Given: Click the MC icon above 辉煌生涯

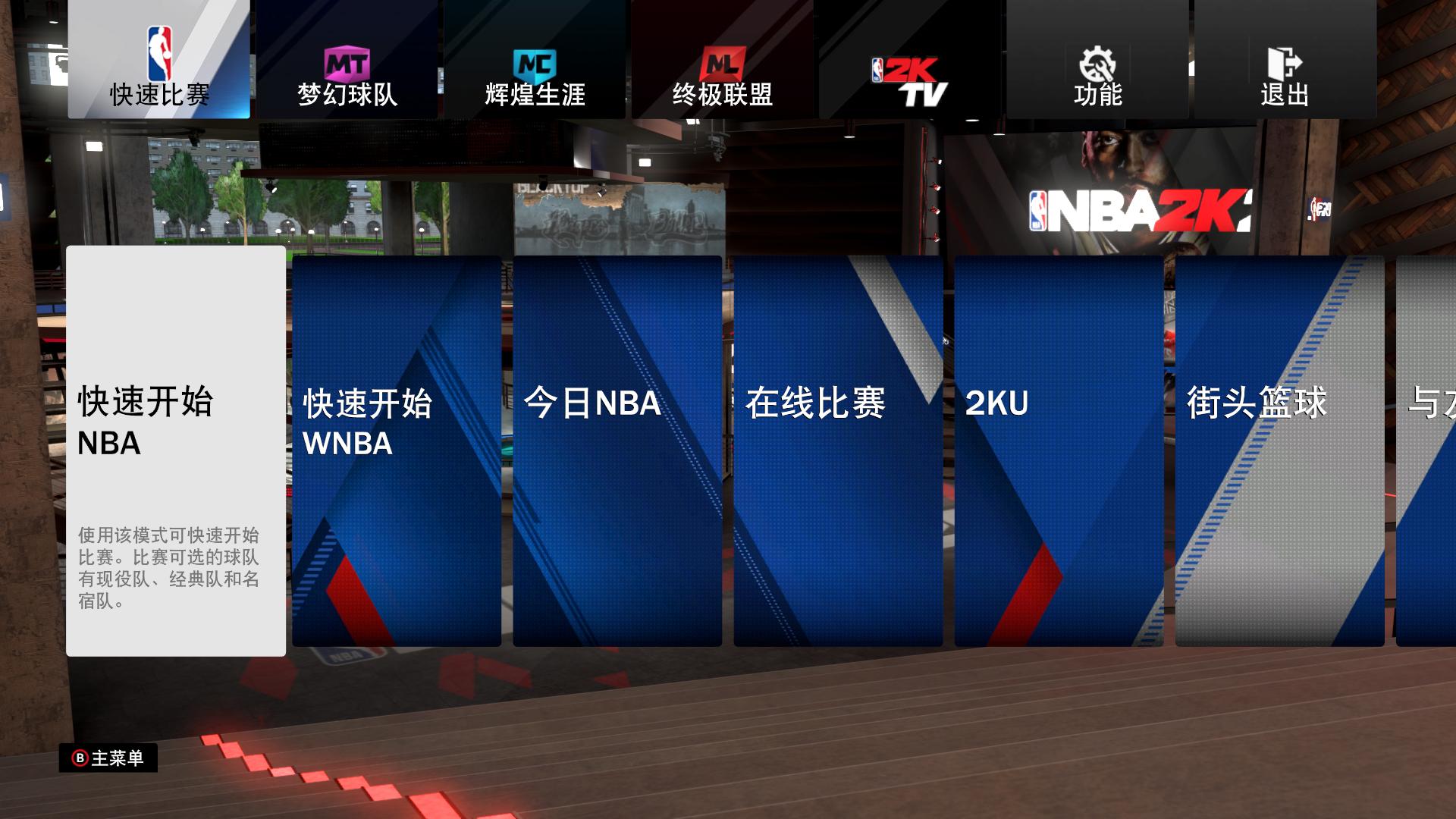Looking at the screenshot, I should [535, 61].
